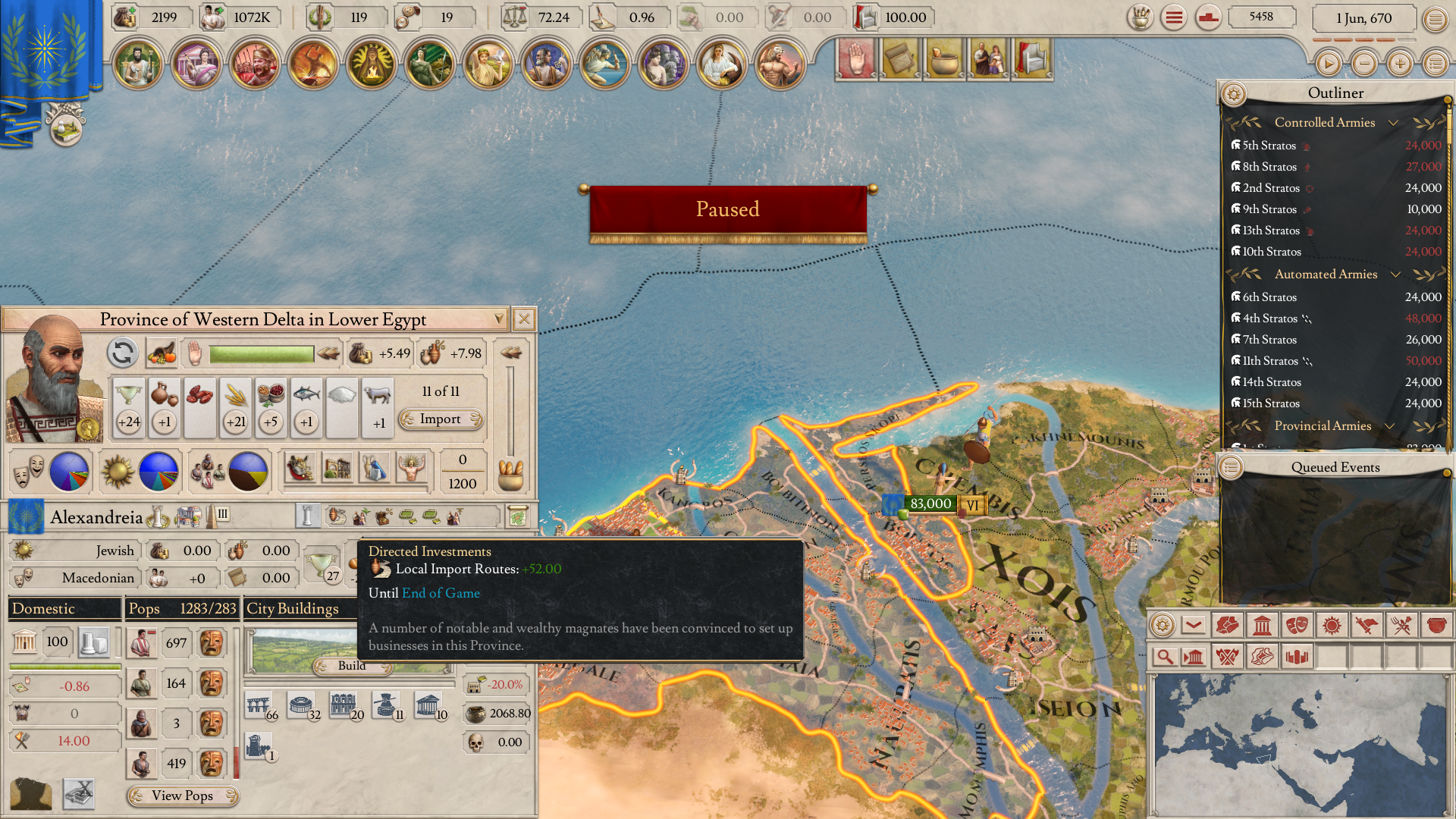Viewport: 1456px width, 819px height.
Task: Open the Outliner settings gear
Action: pos(1235,94)
